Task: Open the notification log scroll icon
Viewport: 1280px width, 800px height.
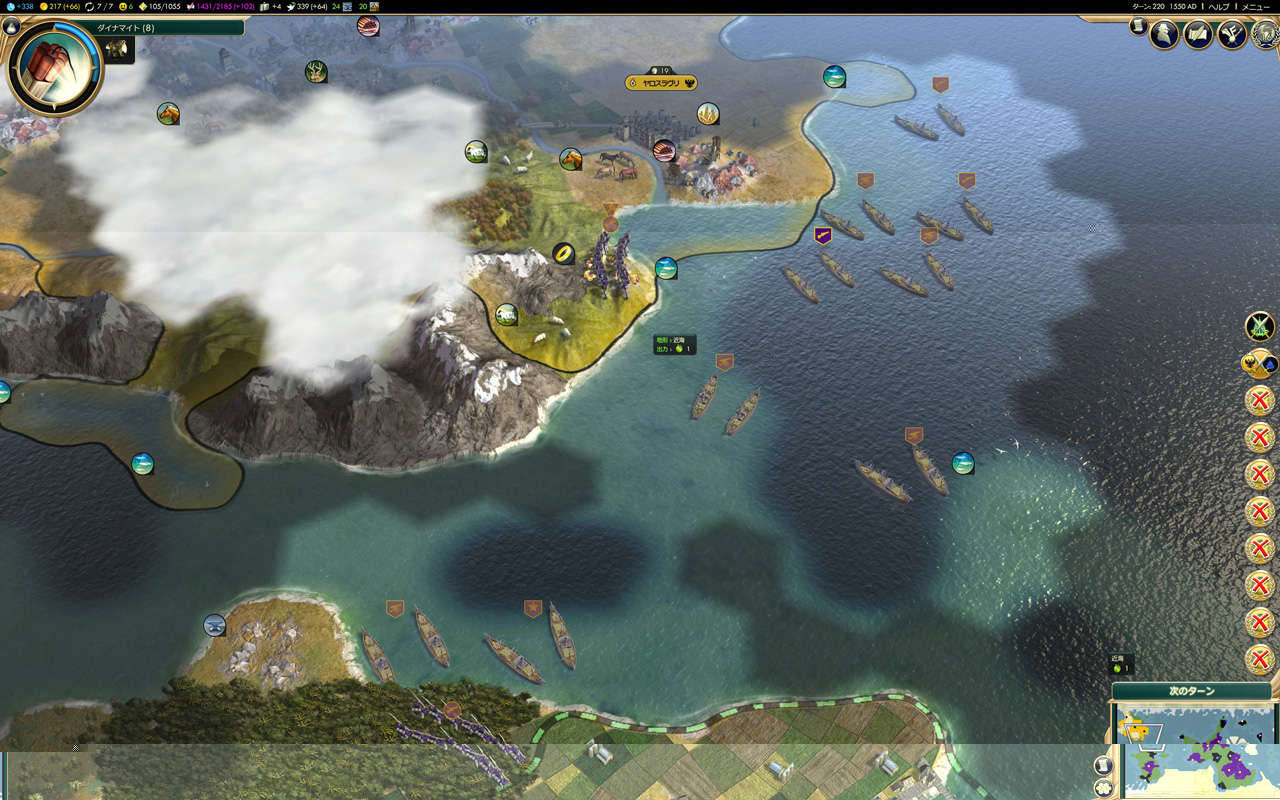Action: tap(1138, 26)
